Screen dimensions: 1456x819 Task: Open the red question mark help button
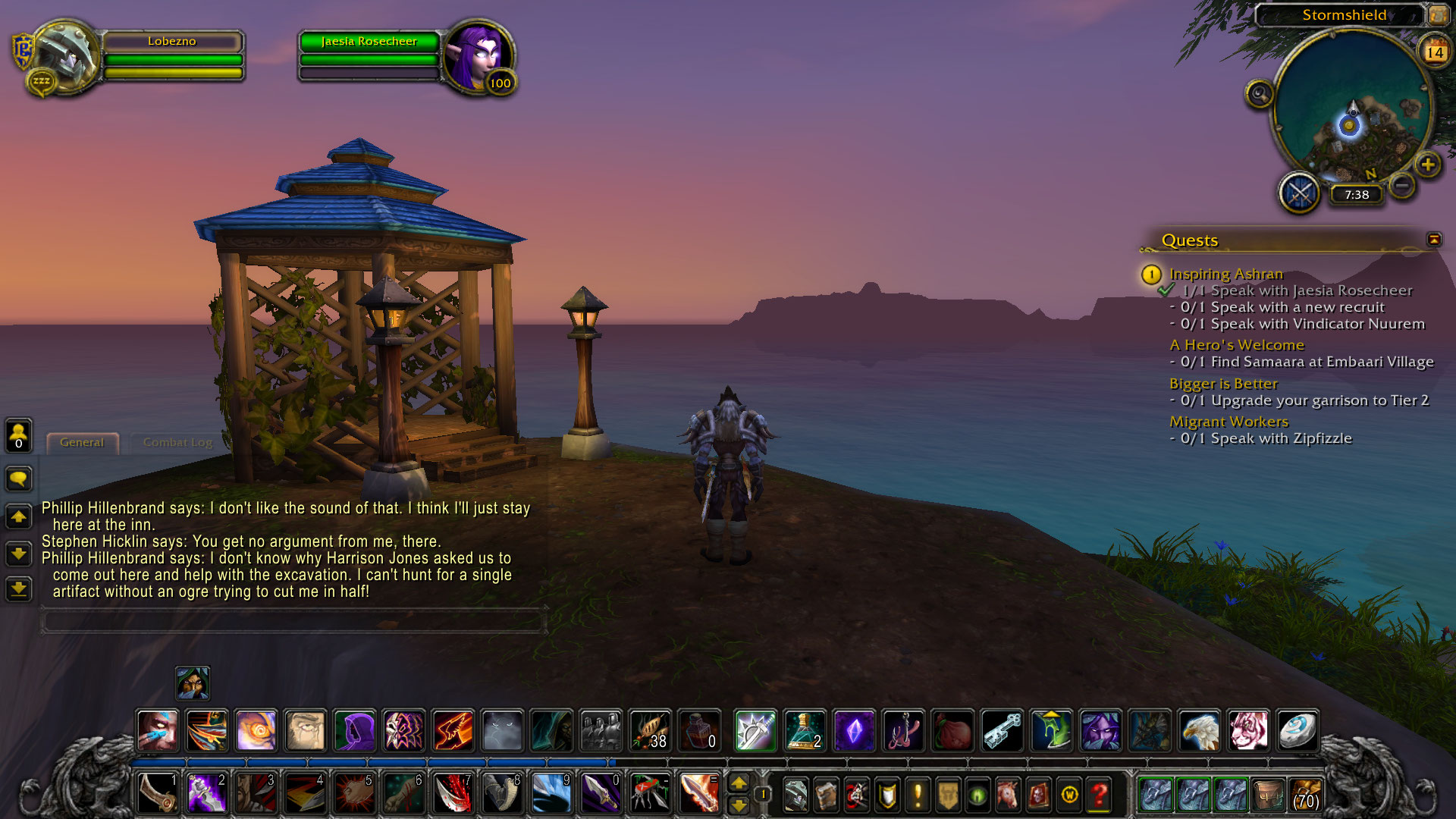pyautogui.click(x=1099, y=795)
